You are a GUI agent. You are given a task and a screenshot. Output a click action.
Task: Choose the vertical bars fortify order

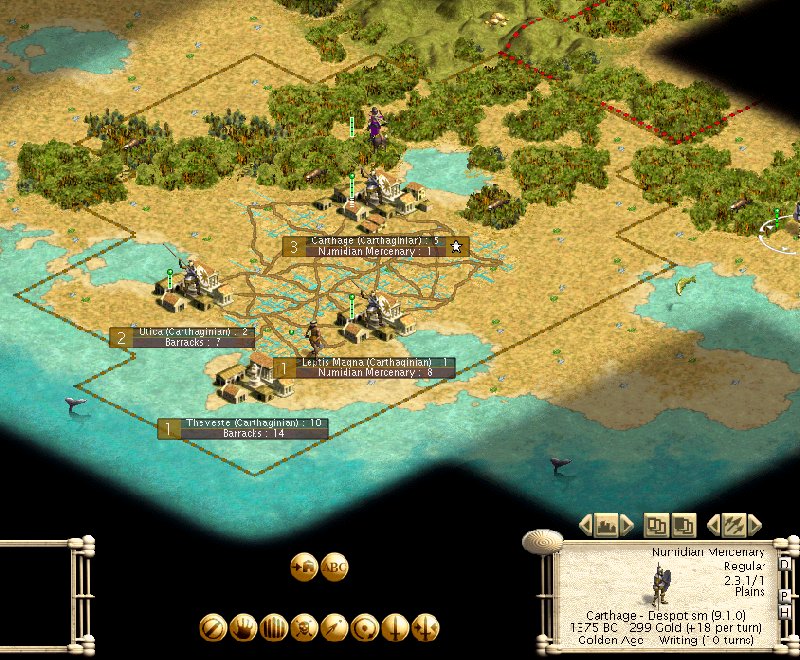[x=273, y=627]
